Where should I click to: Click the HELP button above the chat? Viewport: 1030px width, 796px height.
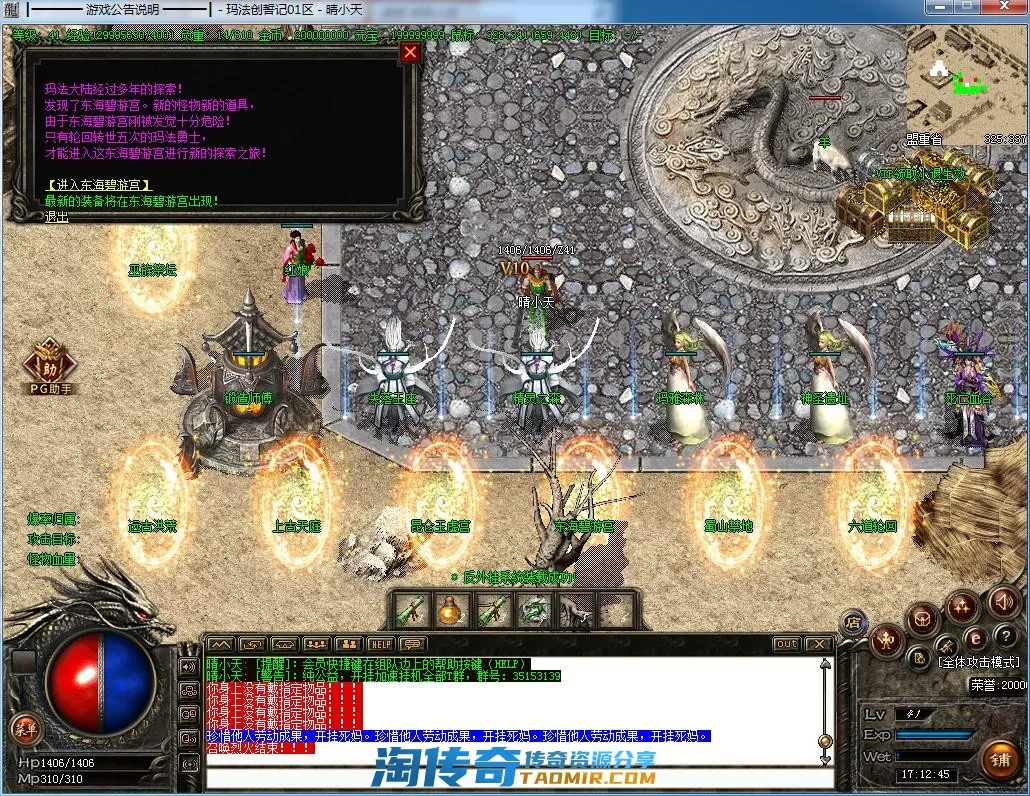380,644
